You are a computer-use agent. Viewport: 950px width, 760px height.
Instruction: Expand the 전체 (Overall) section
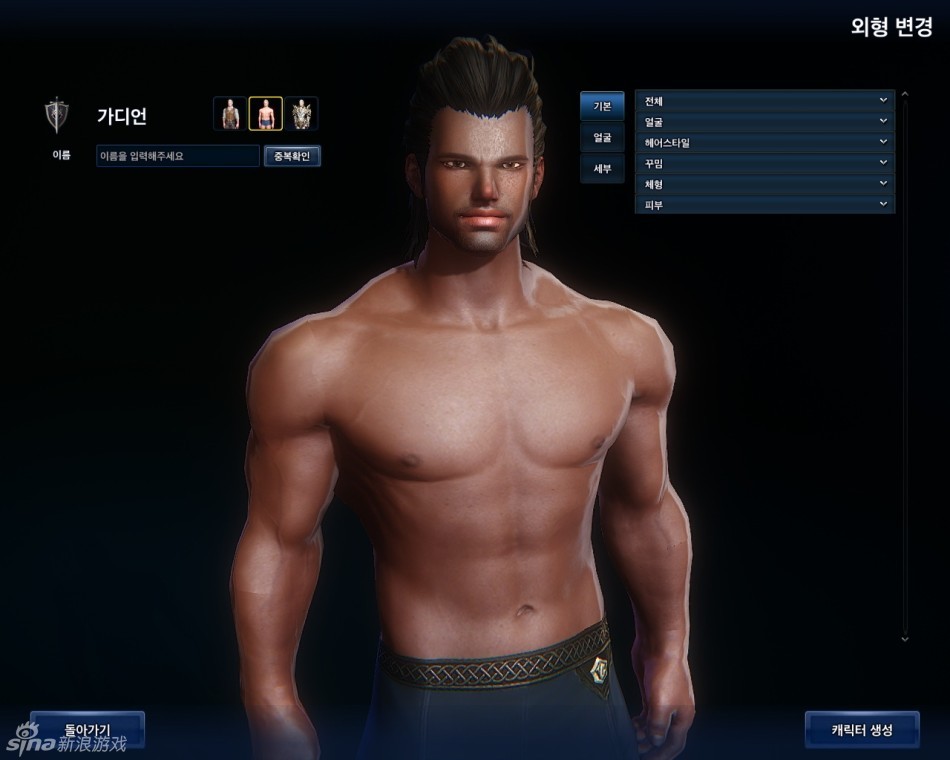pos(764,100)
